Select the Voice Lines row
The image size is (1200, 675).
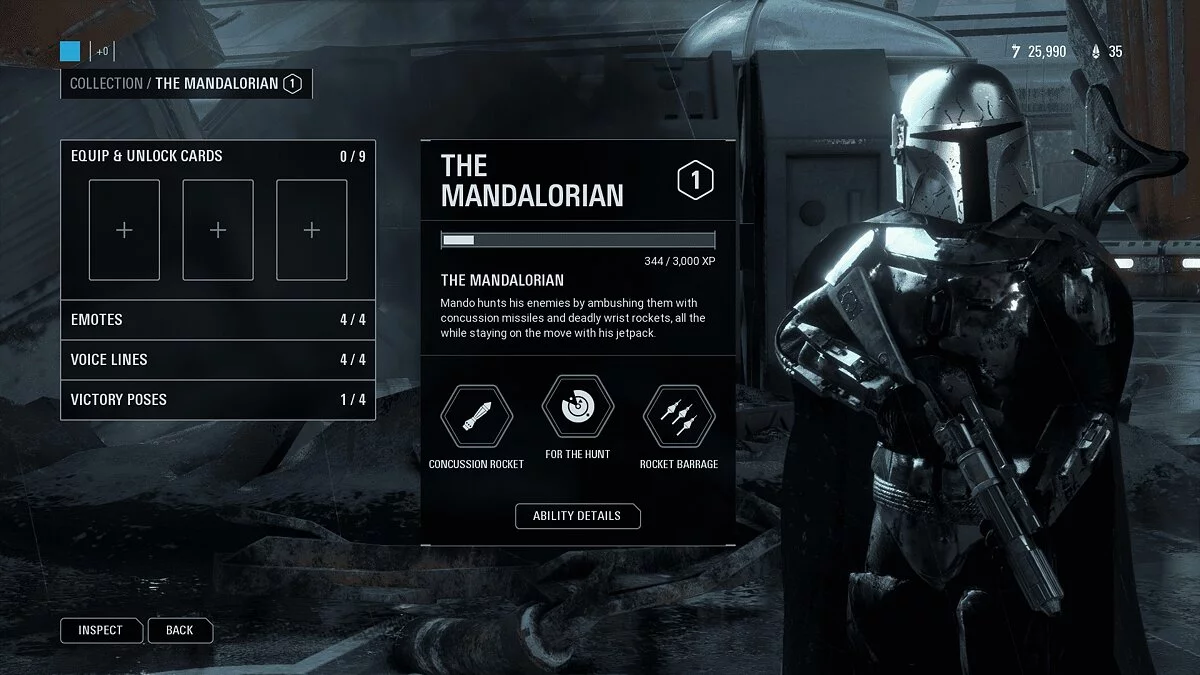pyautogui.click(x=218, y=360)
